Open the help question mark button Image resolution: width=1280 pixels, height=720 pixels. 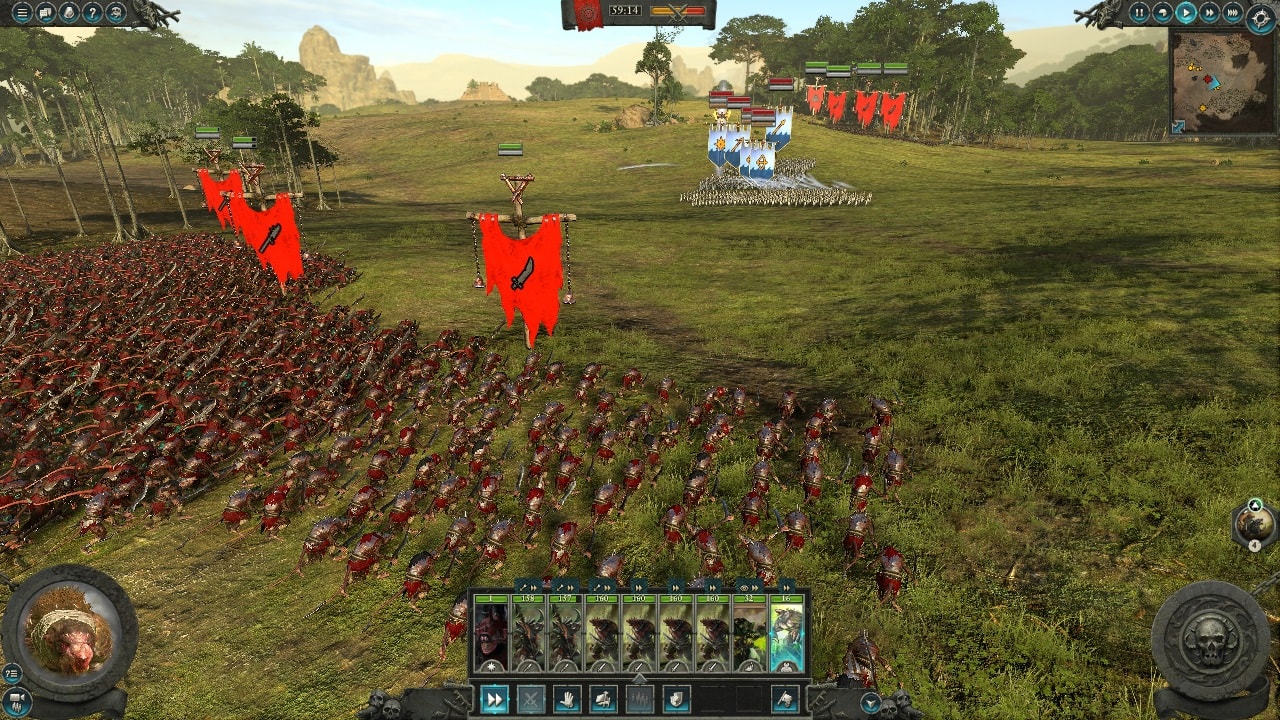(93, 13)
